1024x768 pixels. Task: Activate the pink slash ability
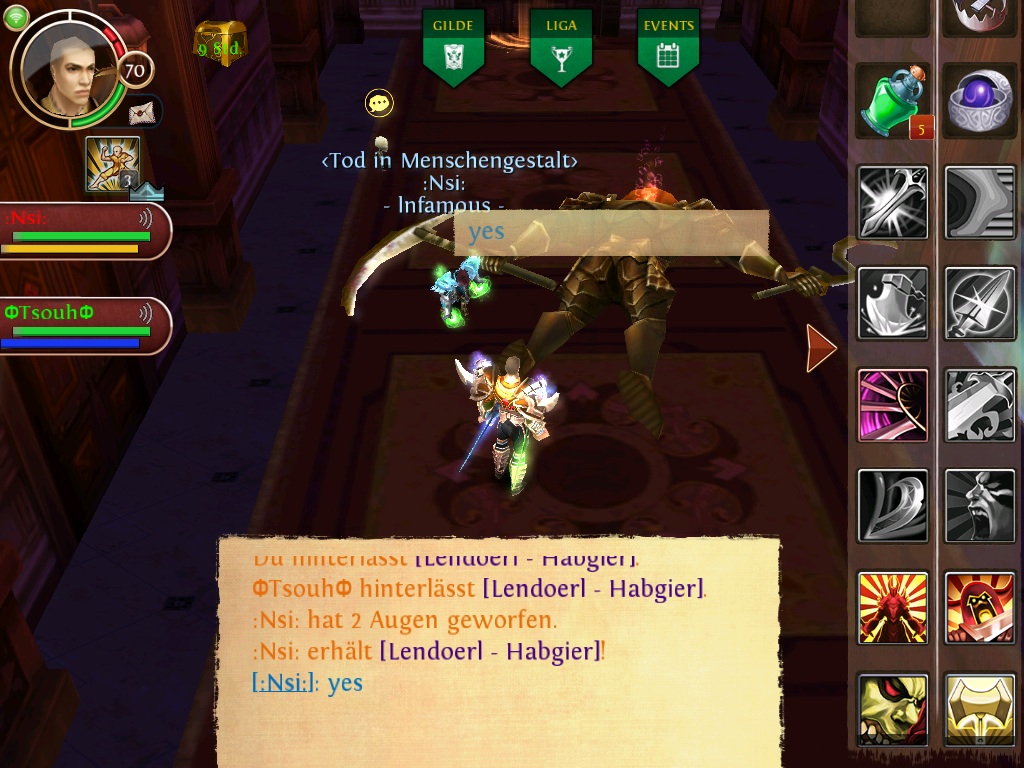click(893, 405)
